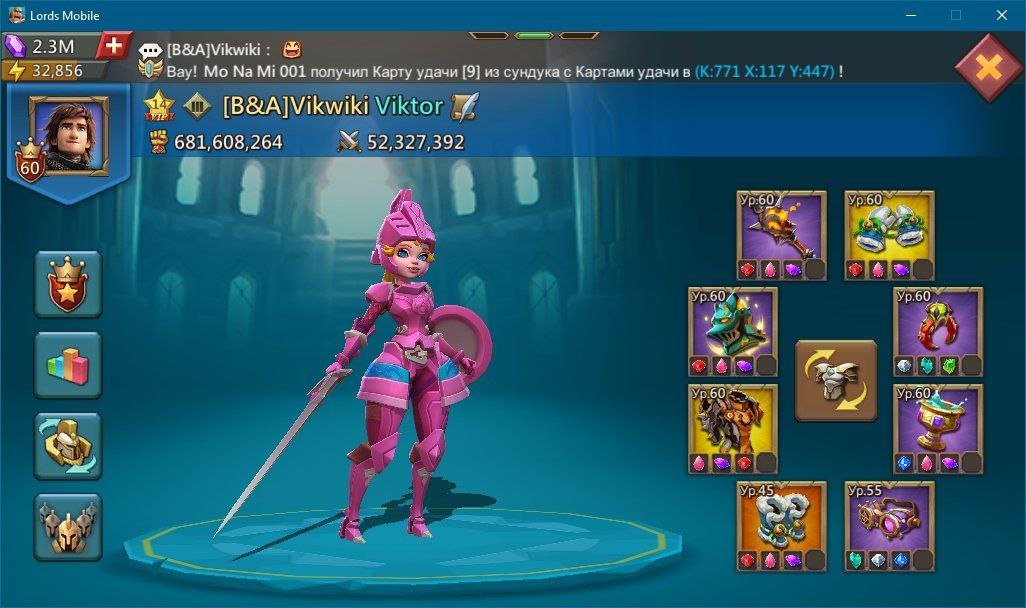Screen dimensions: 1026x608
Task: Open the VIP 14 badge
Action: [x=159, y=105]
